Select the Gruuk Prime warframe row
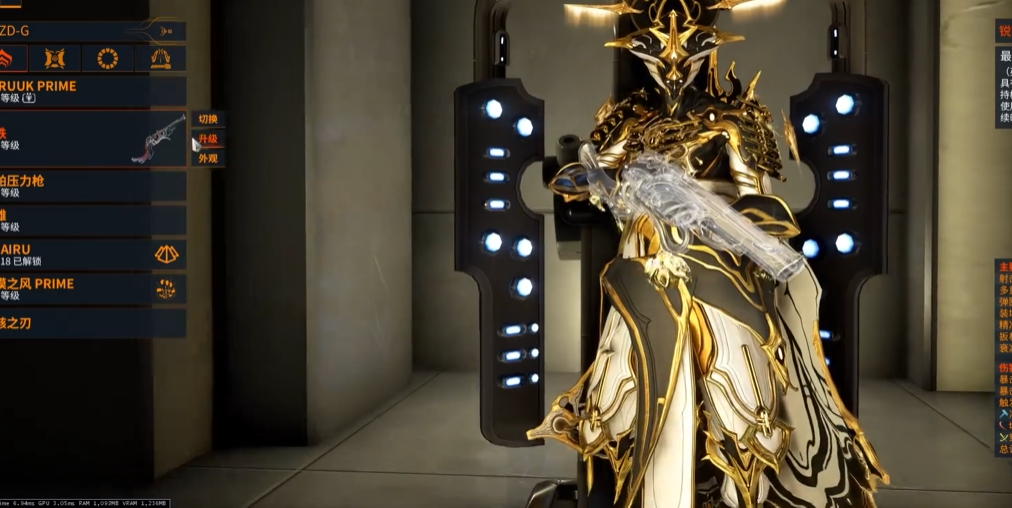 point(90,91)
